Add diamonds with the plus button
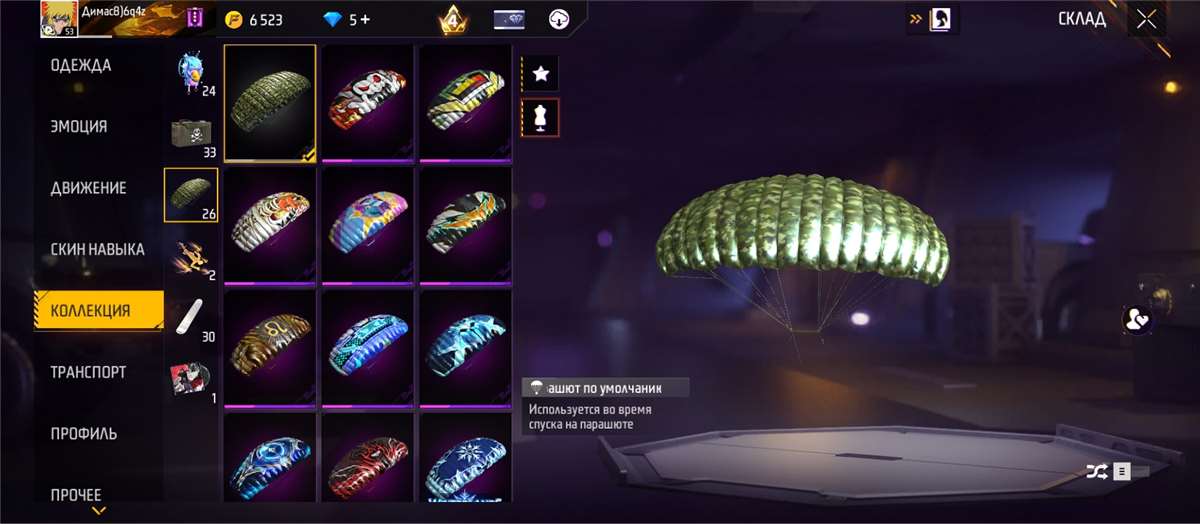The height and width of the screenshot is (524, 1200). click(x=364, y=20)
